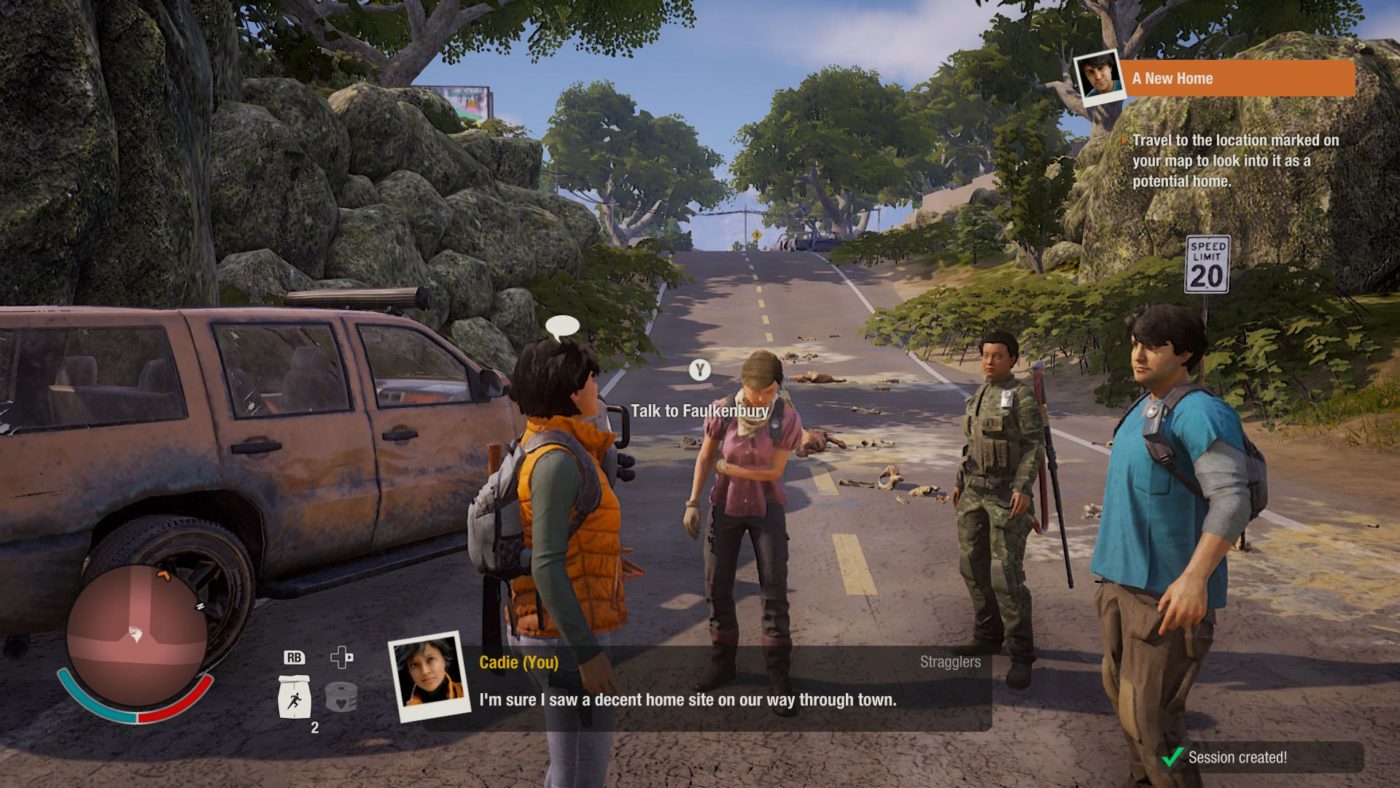This screenshot has height=788, width=1400.
Task: Open the A New Home objective banner
Action: [x=1238, y=78]
